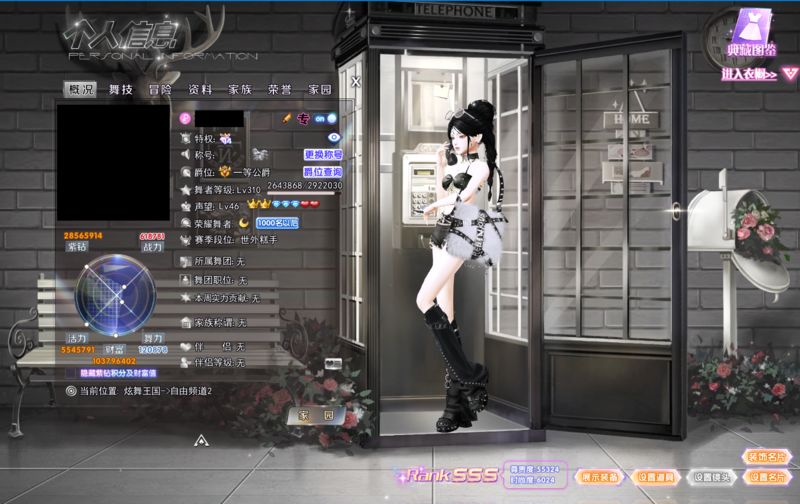The width and height of the screenshot is (800, 504).
Task: Switch to the 荣誉 tab
Action: (x=280, y=89)
